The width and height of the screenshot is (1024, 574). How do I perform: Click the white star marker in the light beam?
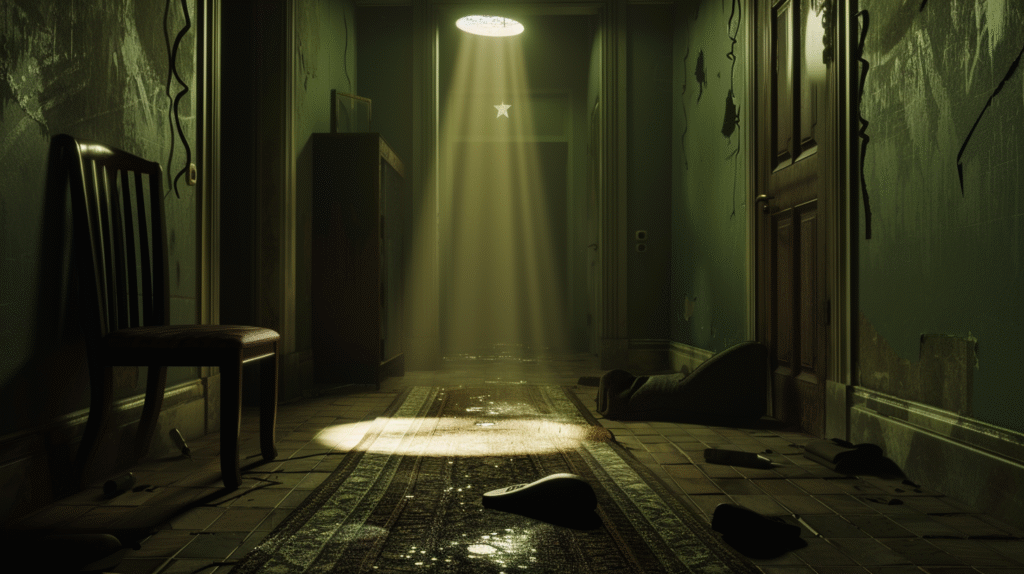click(502, 109)
